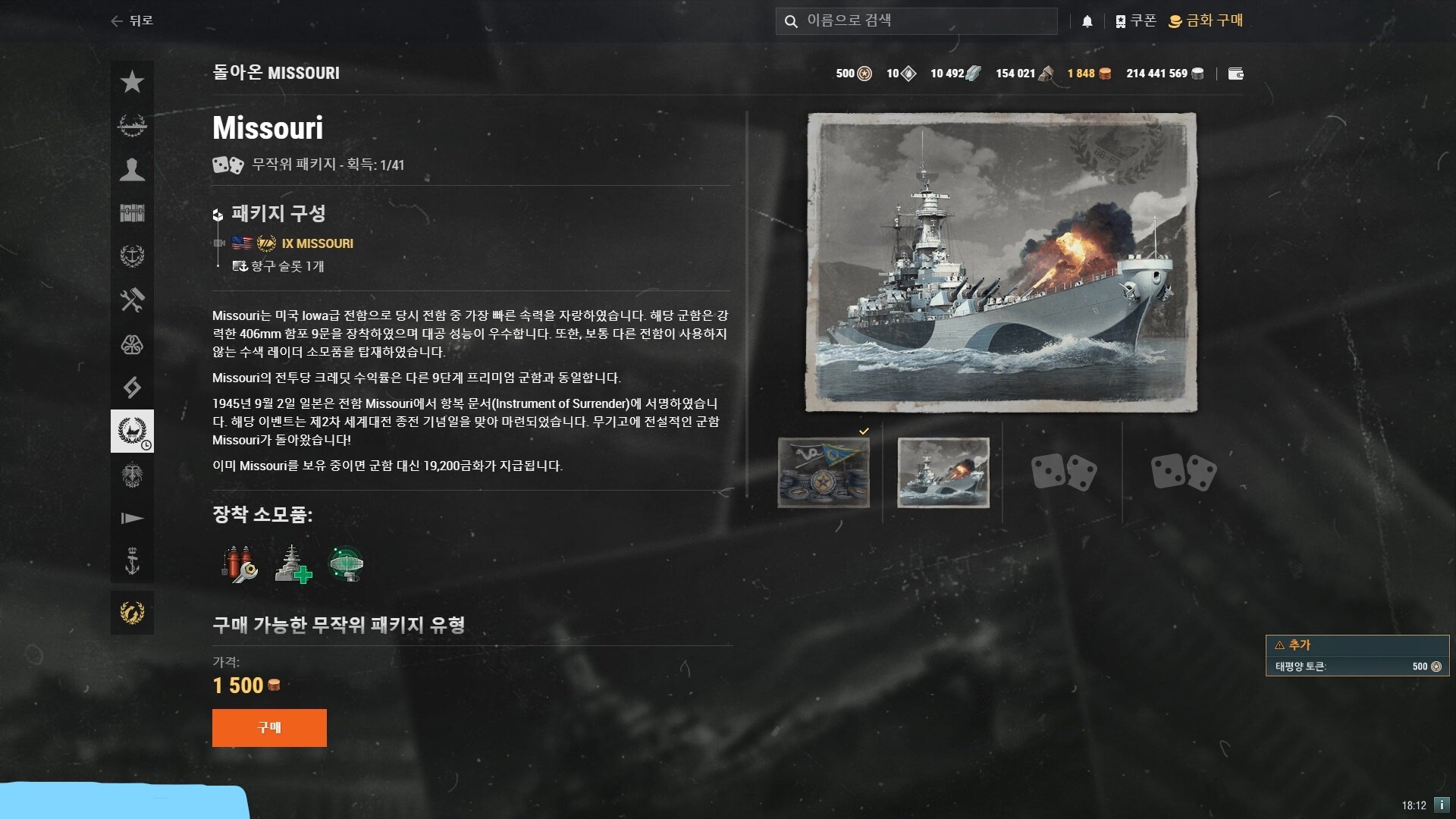Purchase the Missouri package with 구매
The height and width of the screenshot is (819, 1456).
(269, 727)
